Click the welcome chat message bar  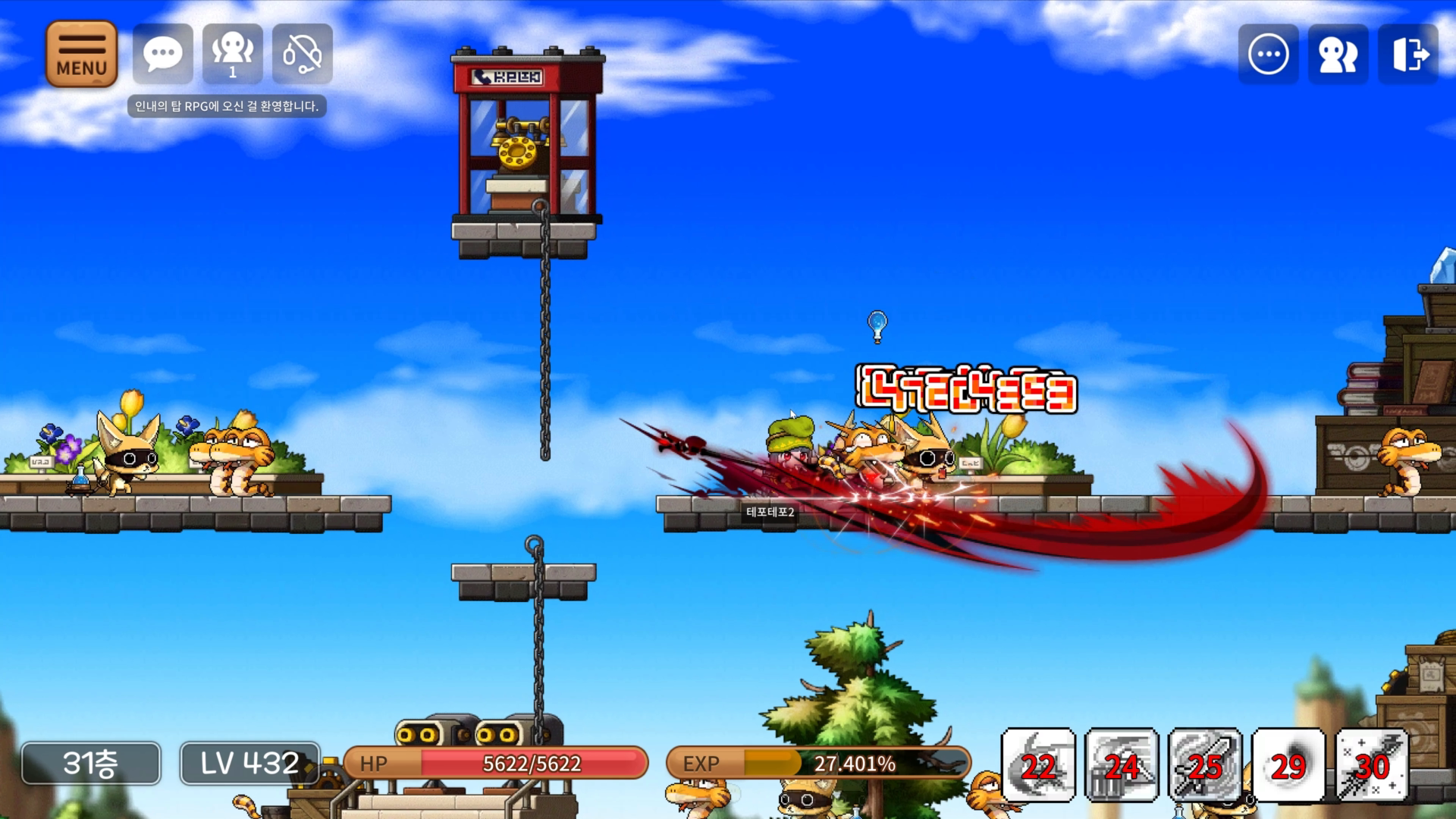(x=227, y=106)
